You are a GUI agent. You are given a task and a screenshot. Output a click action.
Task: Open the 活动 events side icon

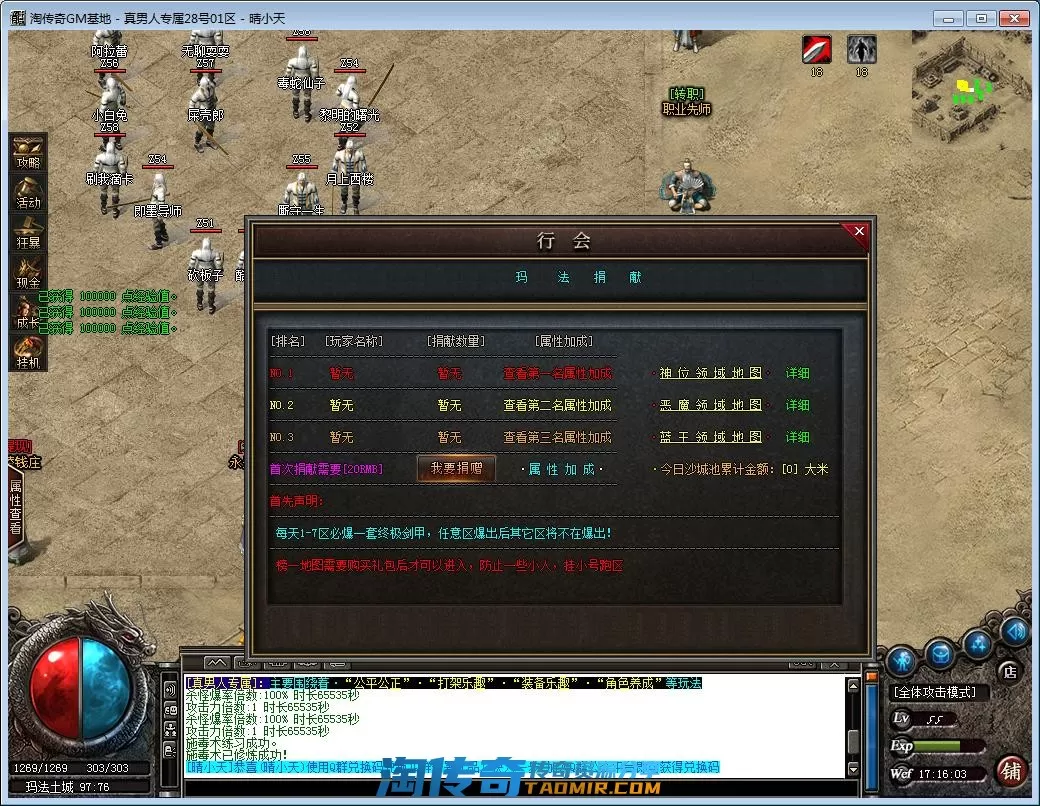27,193
